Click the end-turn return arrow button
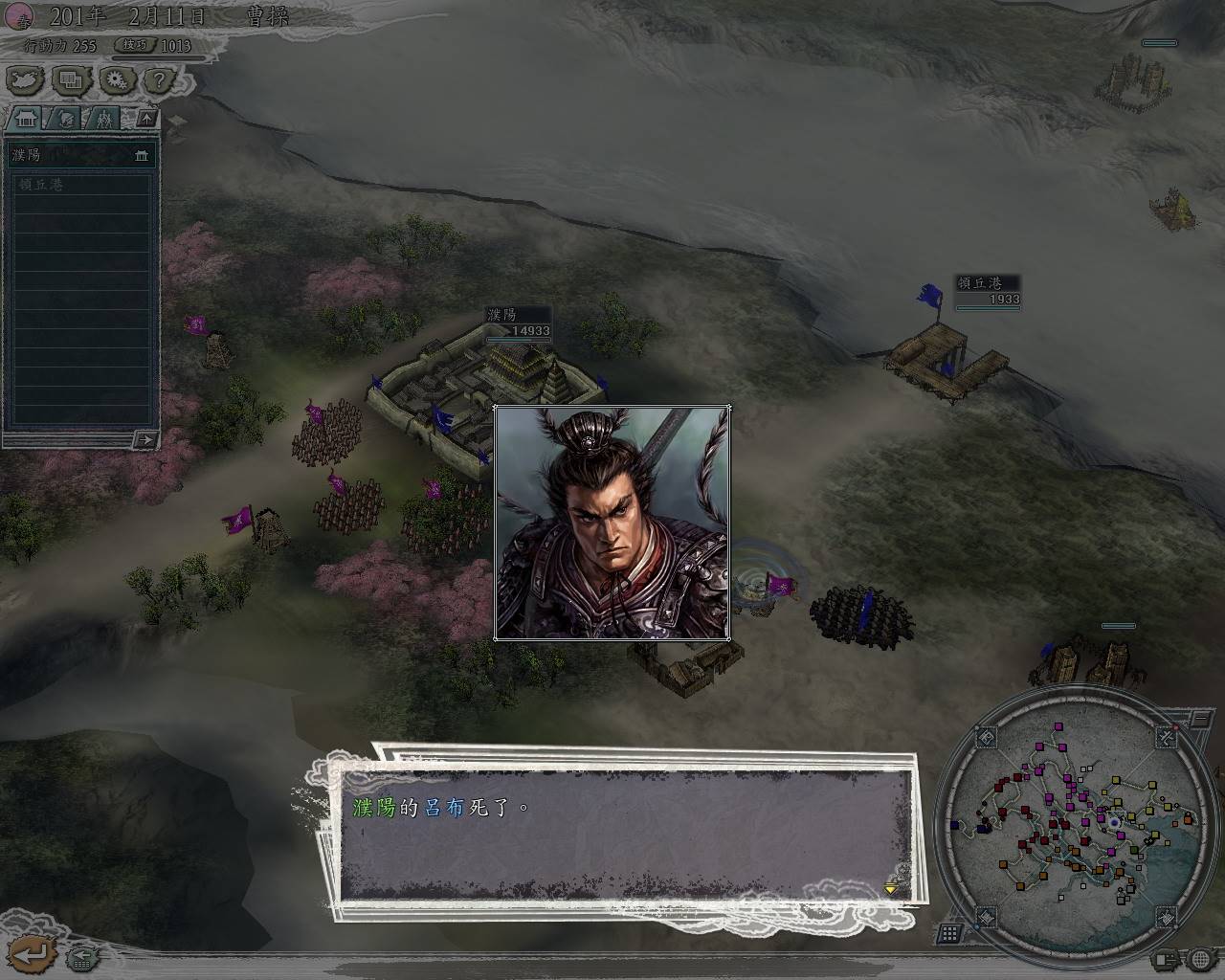 pyautogui.click(x=31, y=953)
